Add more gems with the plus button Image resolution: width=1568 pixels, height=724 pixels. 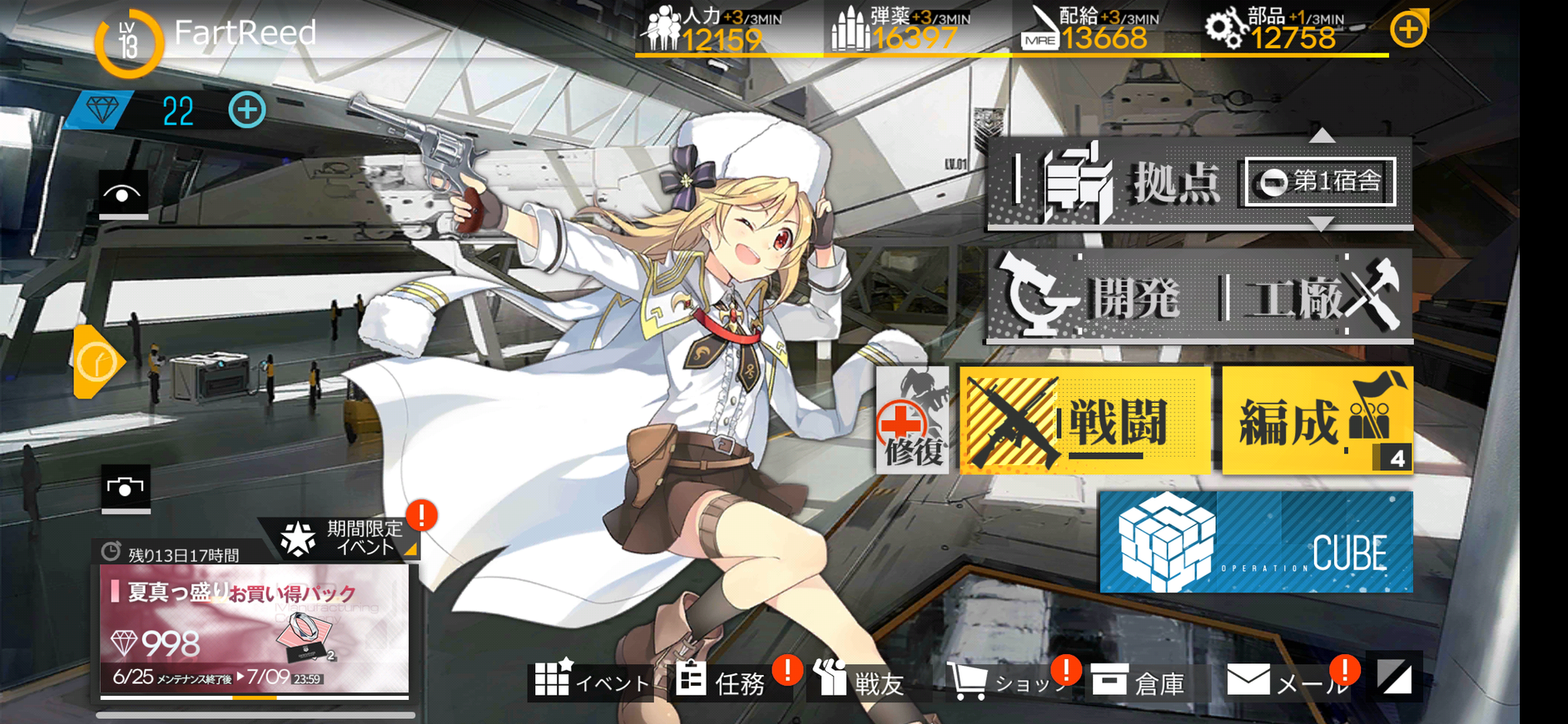[x=247, y=110]
